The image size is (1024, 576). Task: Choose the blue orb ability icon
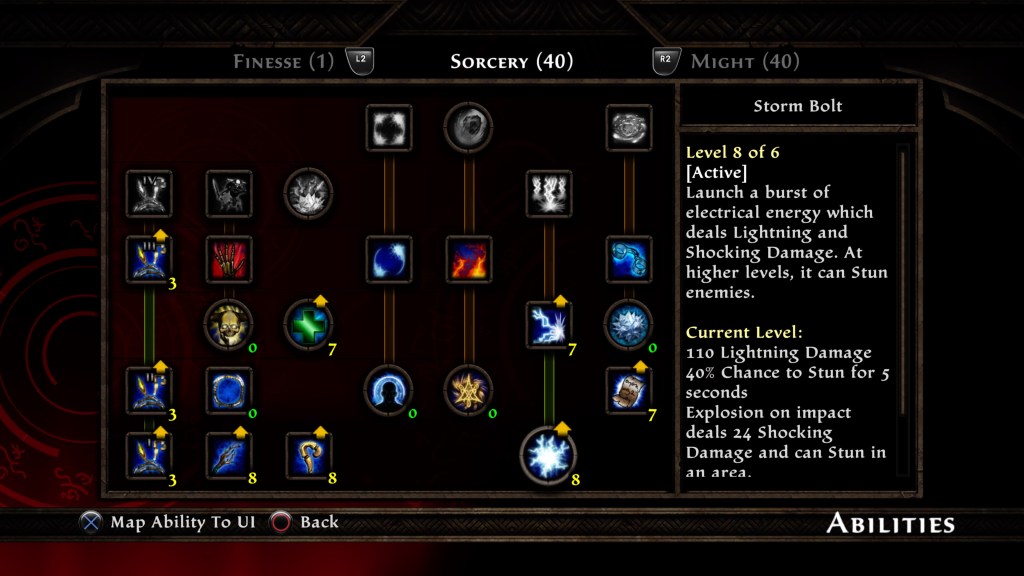389,259
